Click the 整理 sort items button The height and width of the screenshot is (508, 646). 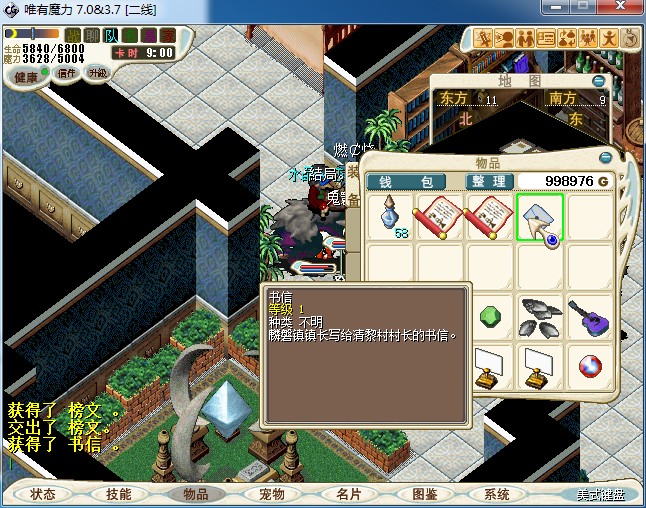[x=490, y=181]
